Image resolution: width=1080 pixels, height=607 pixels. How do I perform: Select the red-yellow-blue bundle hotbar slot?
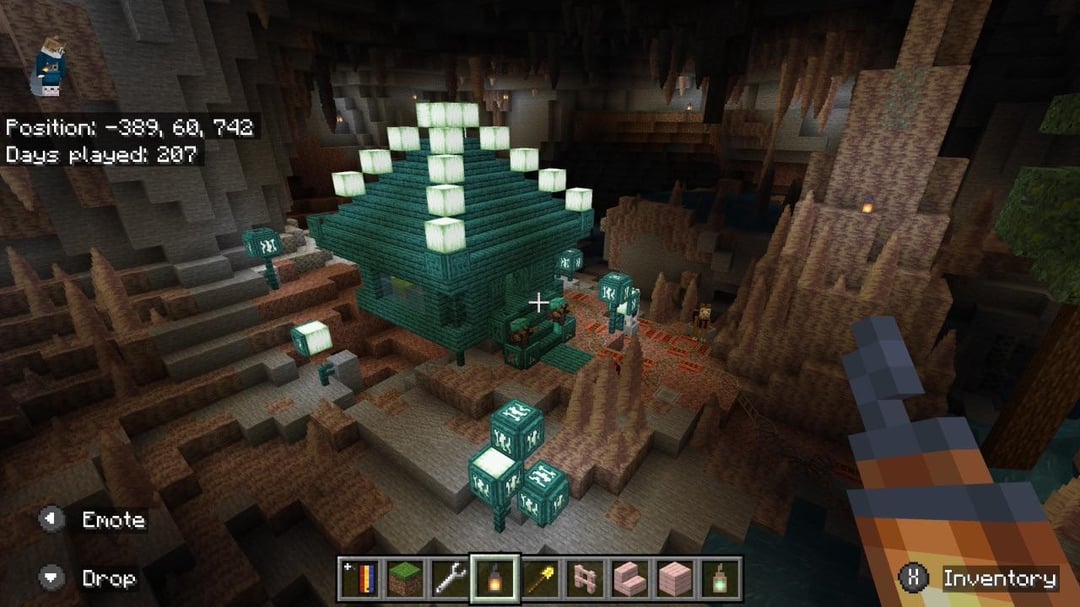(x=359, y=578)
